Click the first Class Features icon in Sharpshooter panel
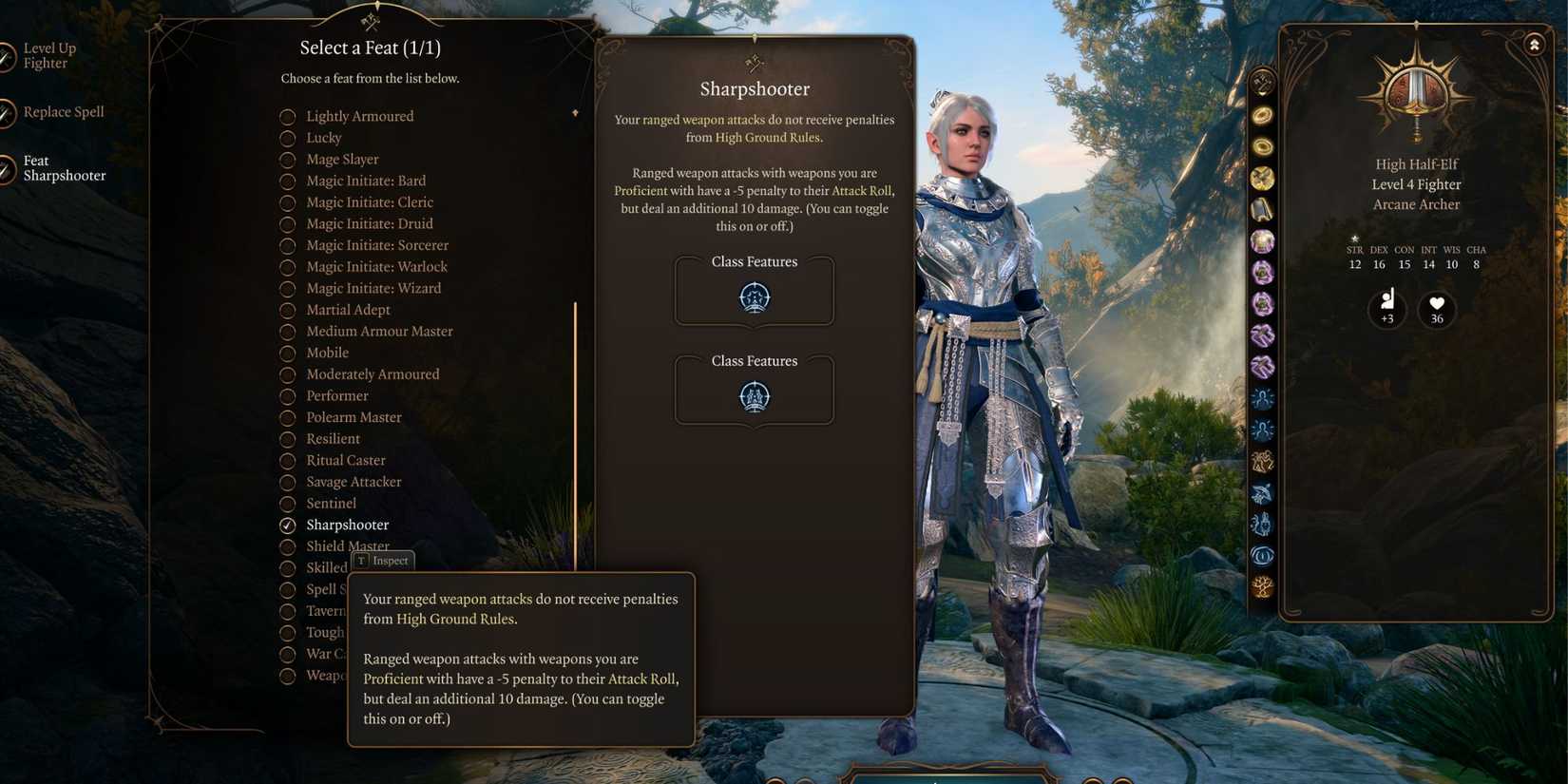Screen dimensions: 1568x784 click(x=754, y=296)
